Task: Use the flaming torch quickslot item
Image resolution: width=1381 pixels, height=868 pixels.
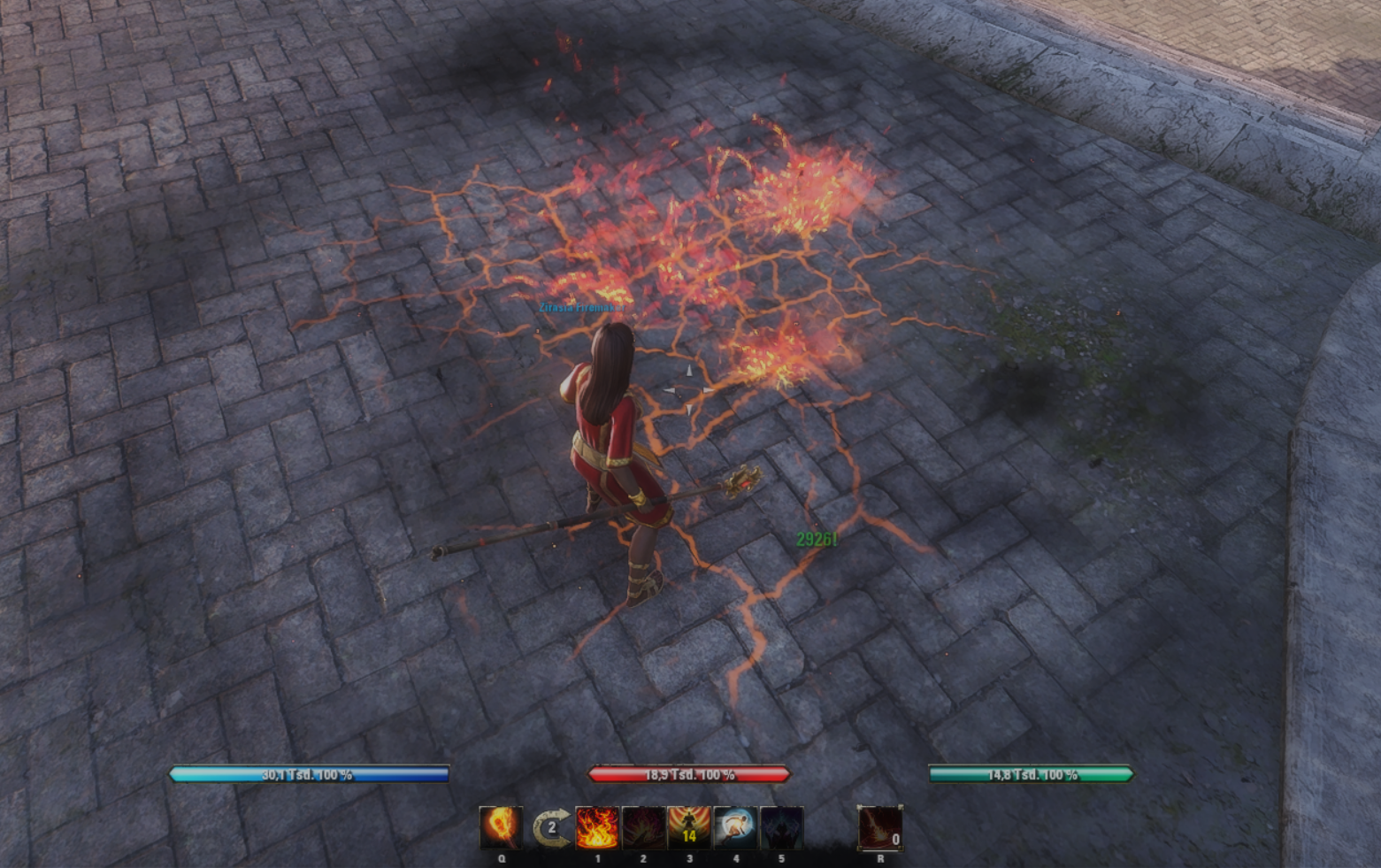Action: pos(501,828)
